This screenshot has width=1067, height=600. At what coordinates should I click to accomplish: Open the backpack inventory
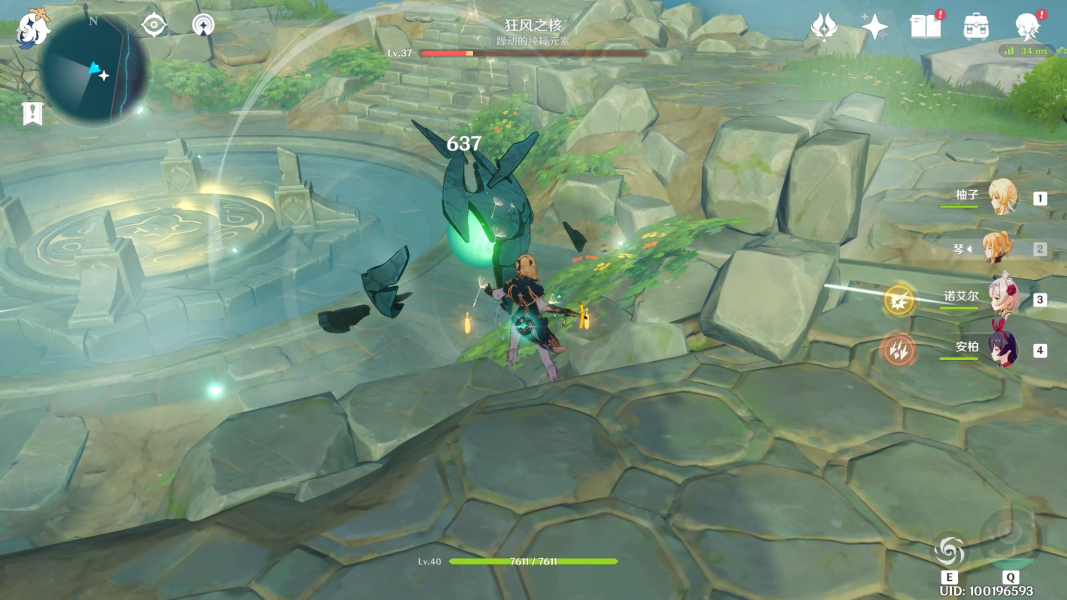point(977,26)
